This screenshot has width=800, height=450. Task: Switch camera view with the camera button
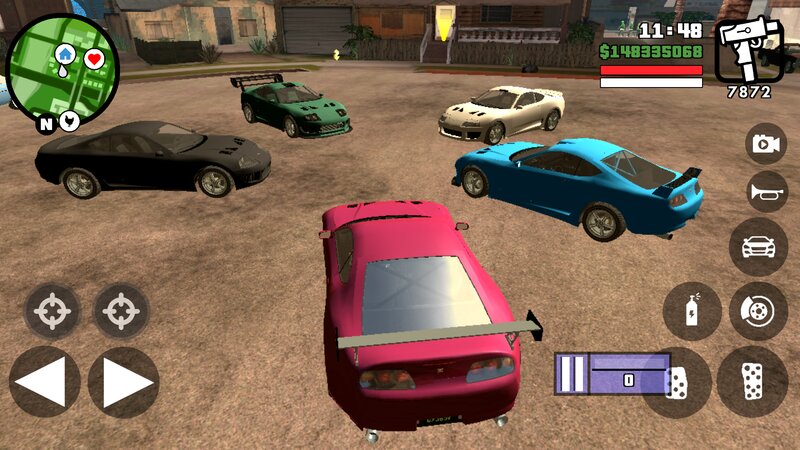click(x=766, y=144)
